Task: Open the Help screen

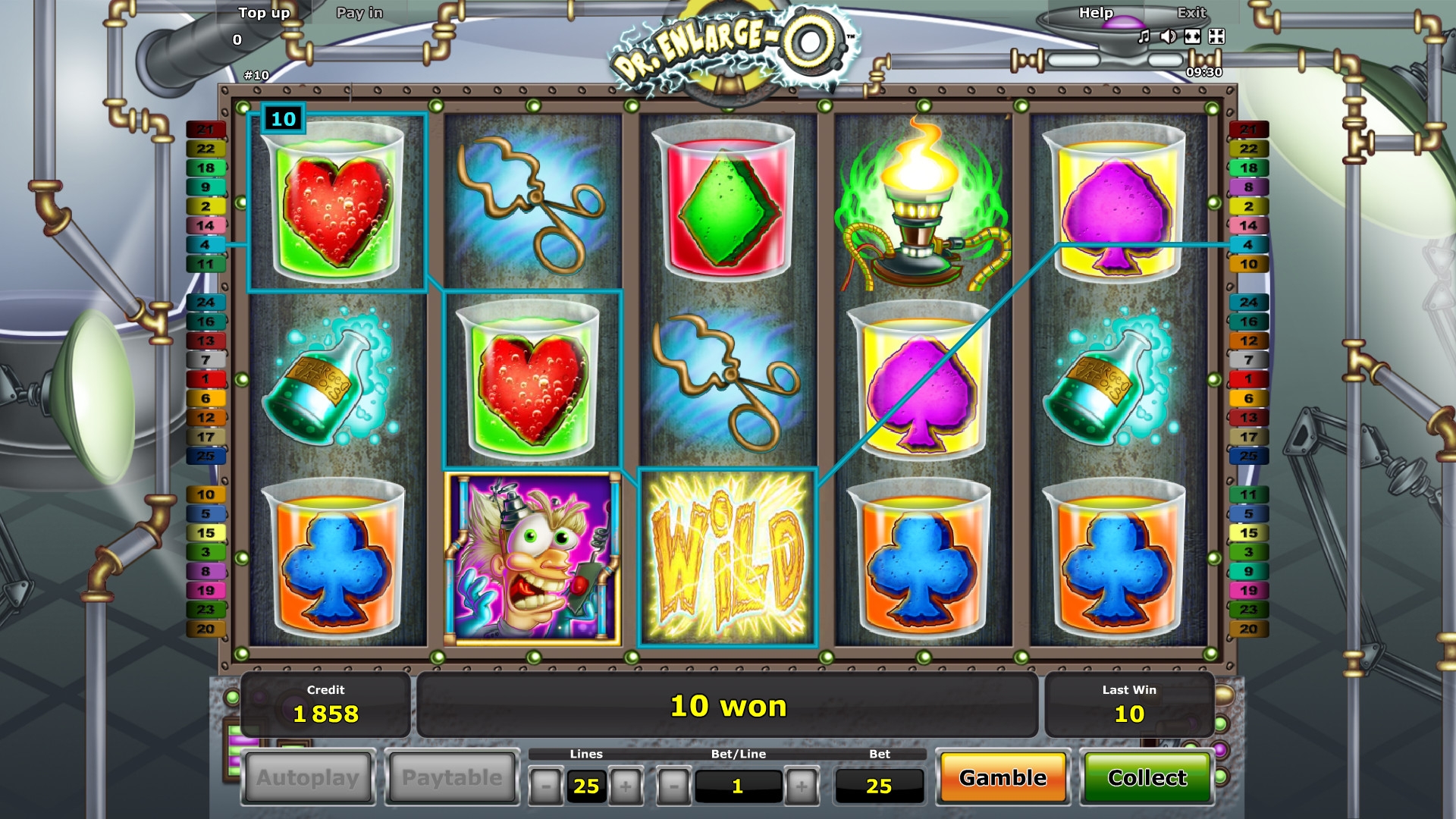Action: (x=1096, y=13)
